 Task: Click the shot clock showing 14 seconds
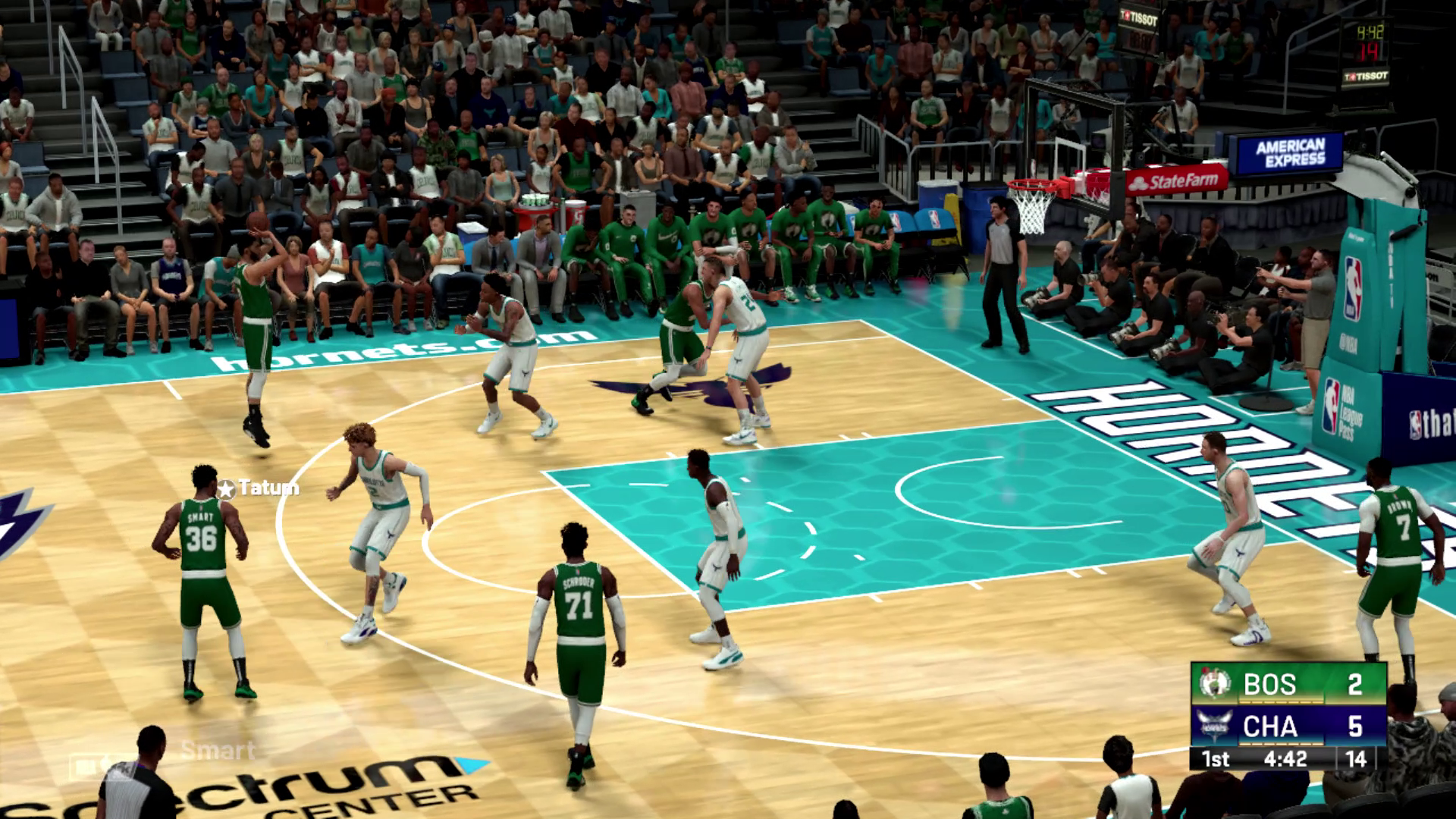(x=1357, y=759)
